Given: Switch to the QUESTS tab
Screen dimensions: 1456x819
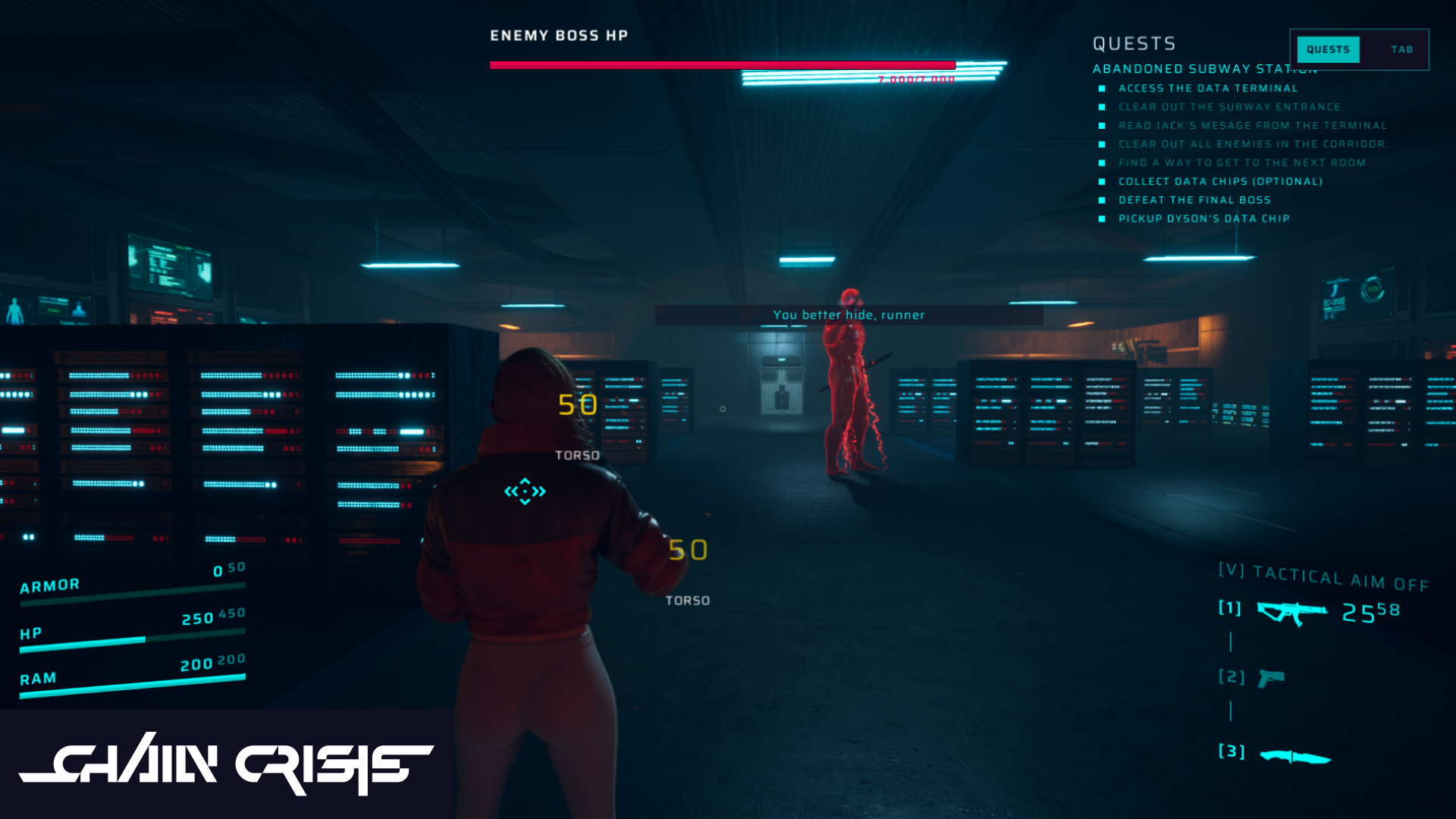Looking at the screenshot, I should tap(1328, 49).
